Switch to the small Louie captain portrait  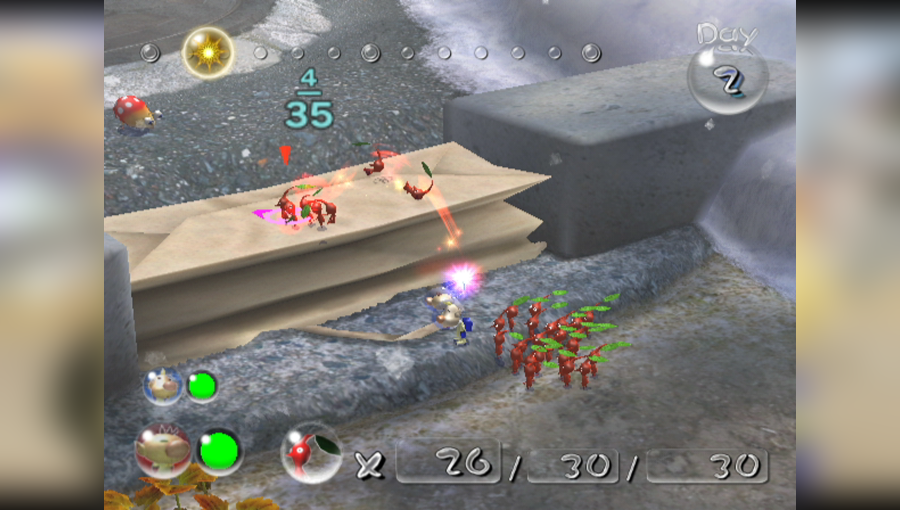click(162, 386)
